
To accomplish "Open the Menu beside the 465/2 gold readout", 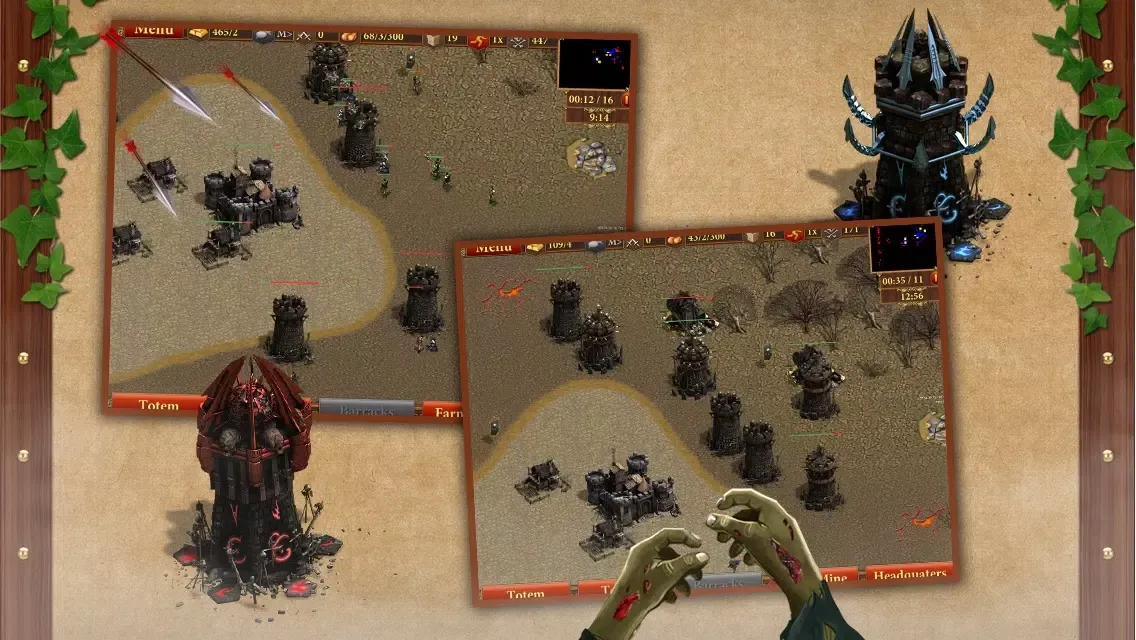I will coord(153,31).
